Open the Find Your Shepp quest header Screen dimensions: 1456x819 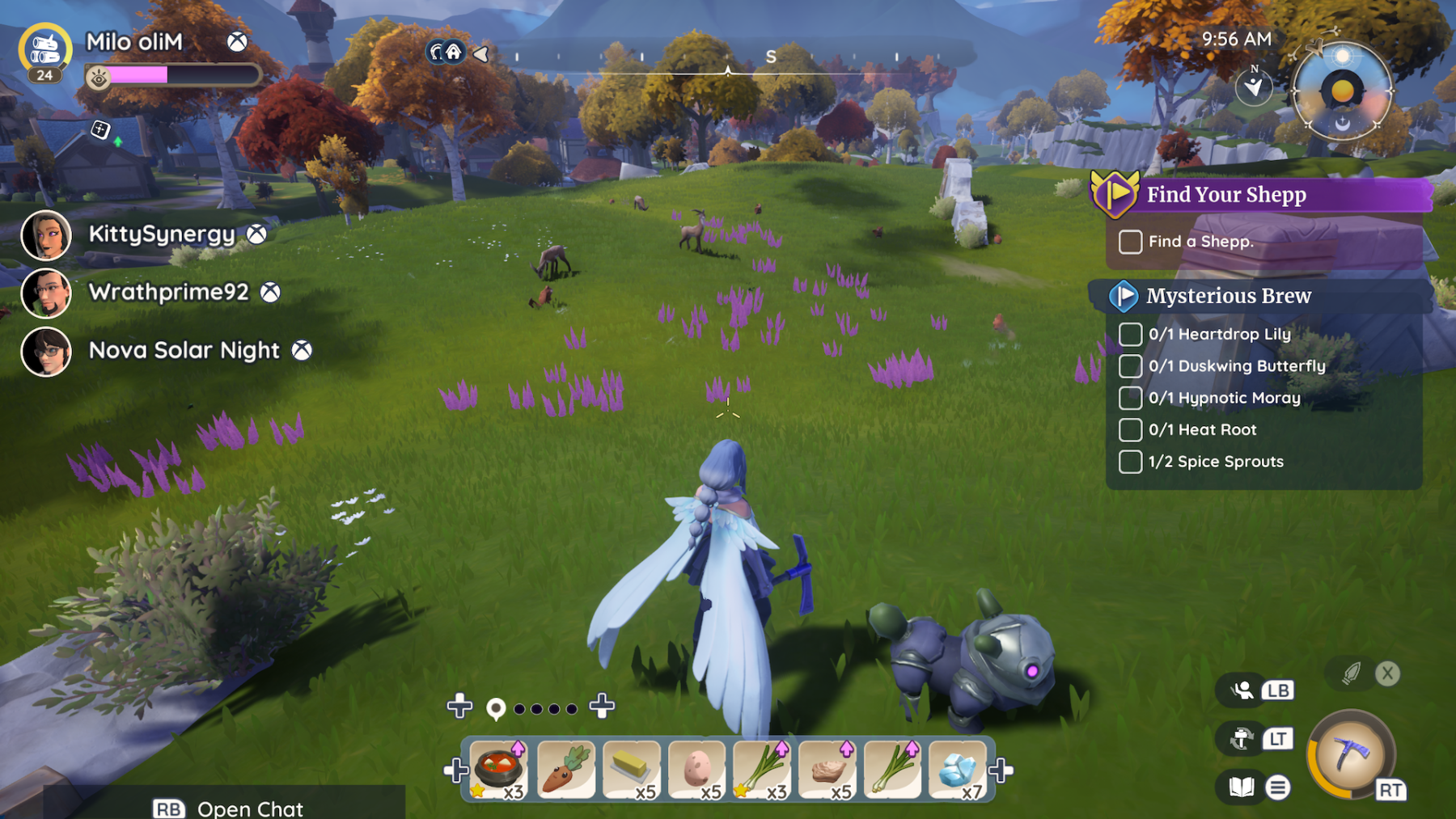[1225, 195]
